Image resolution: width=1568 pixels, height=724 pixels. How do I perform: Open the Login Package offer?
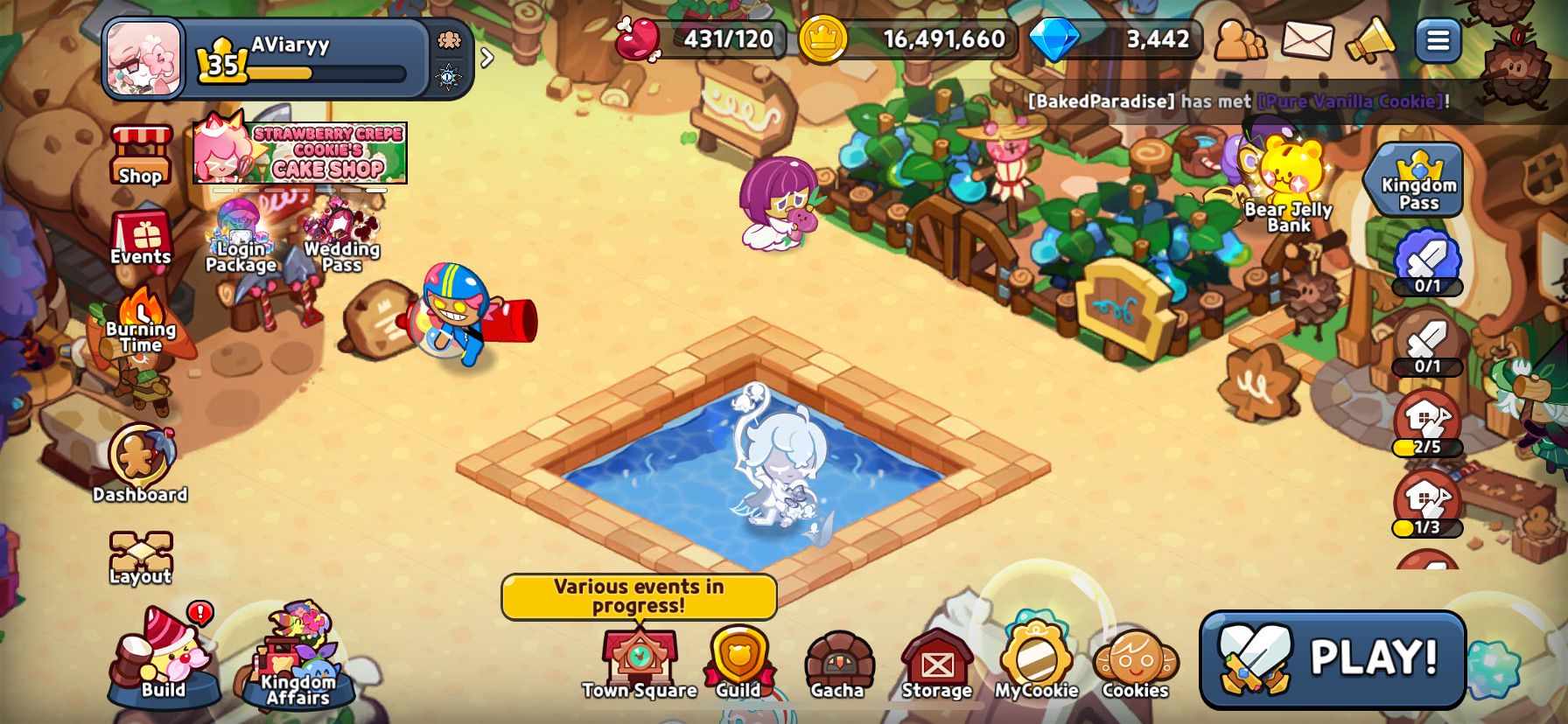coord(241,236)
